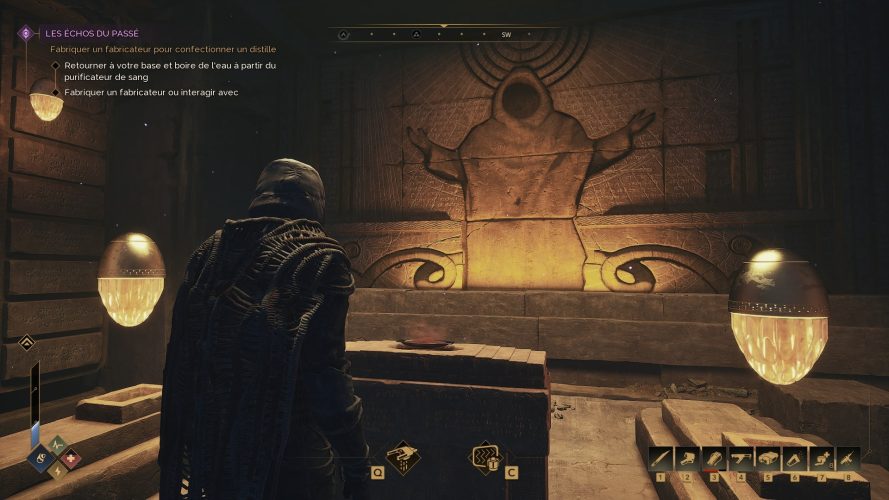889x500 pixels.
Task: Select the cutter tool in hotbar slot 6
Action: [795, 458]
